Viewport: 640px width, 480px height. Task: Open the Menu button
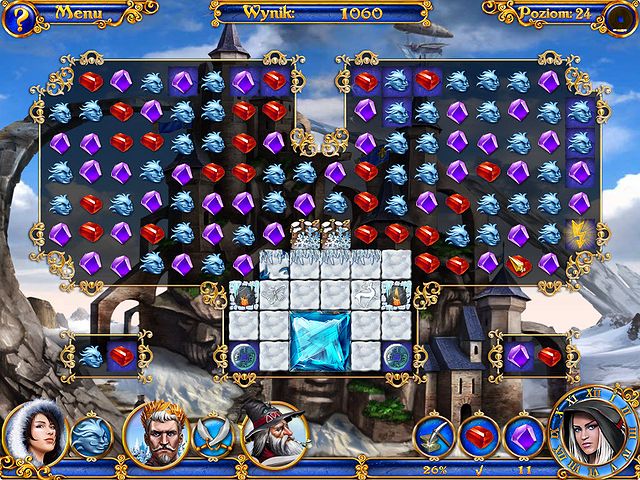[x=76, y=13]
